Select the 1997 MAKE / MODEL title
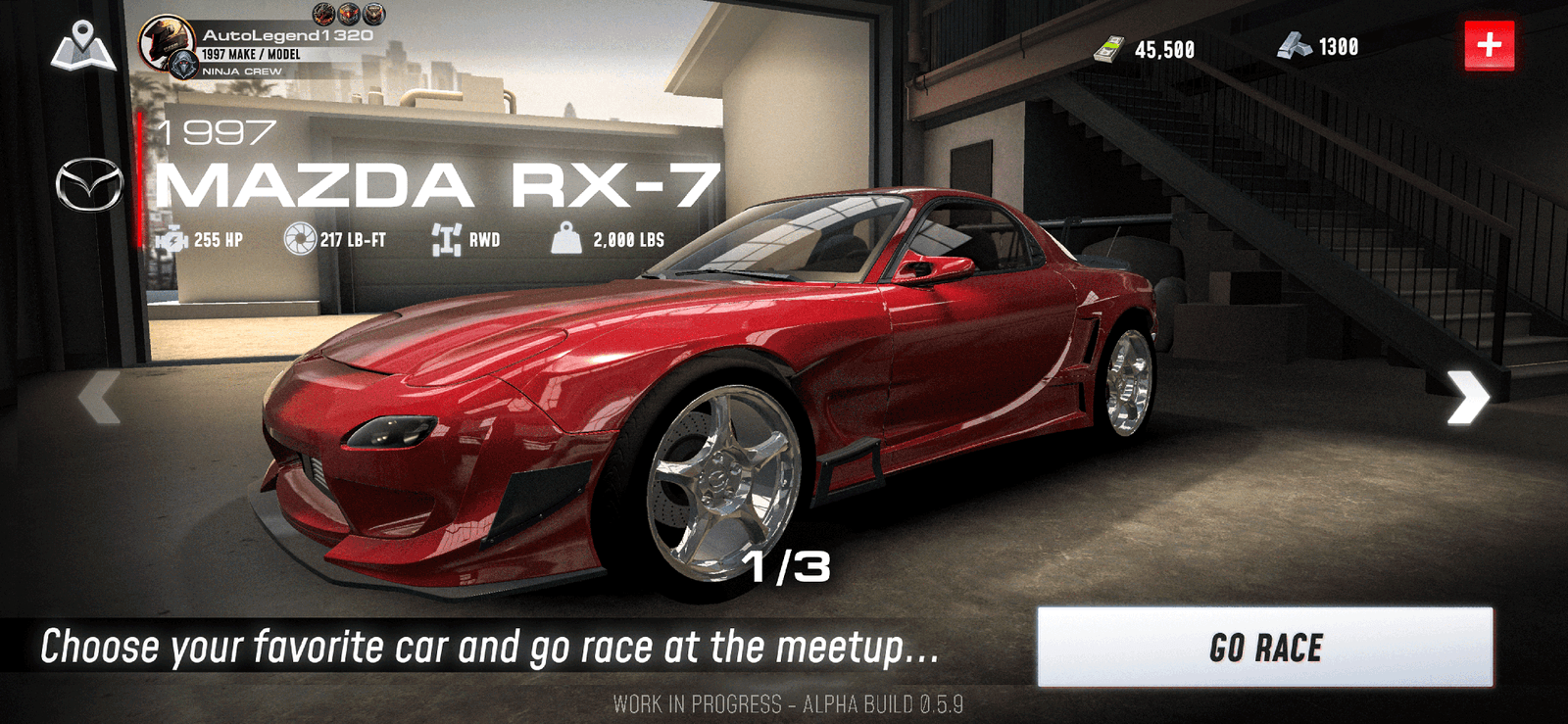The height and width of the screenshot is (724, 1568). coord(252,54)
